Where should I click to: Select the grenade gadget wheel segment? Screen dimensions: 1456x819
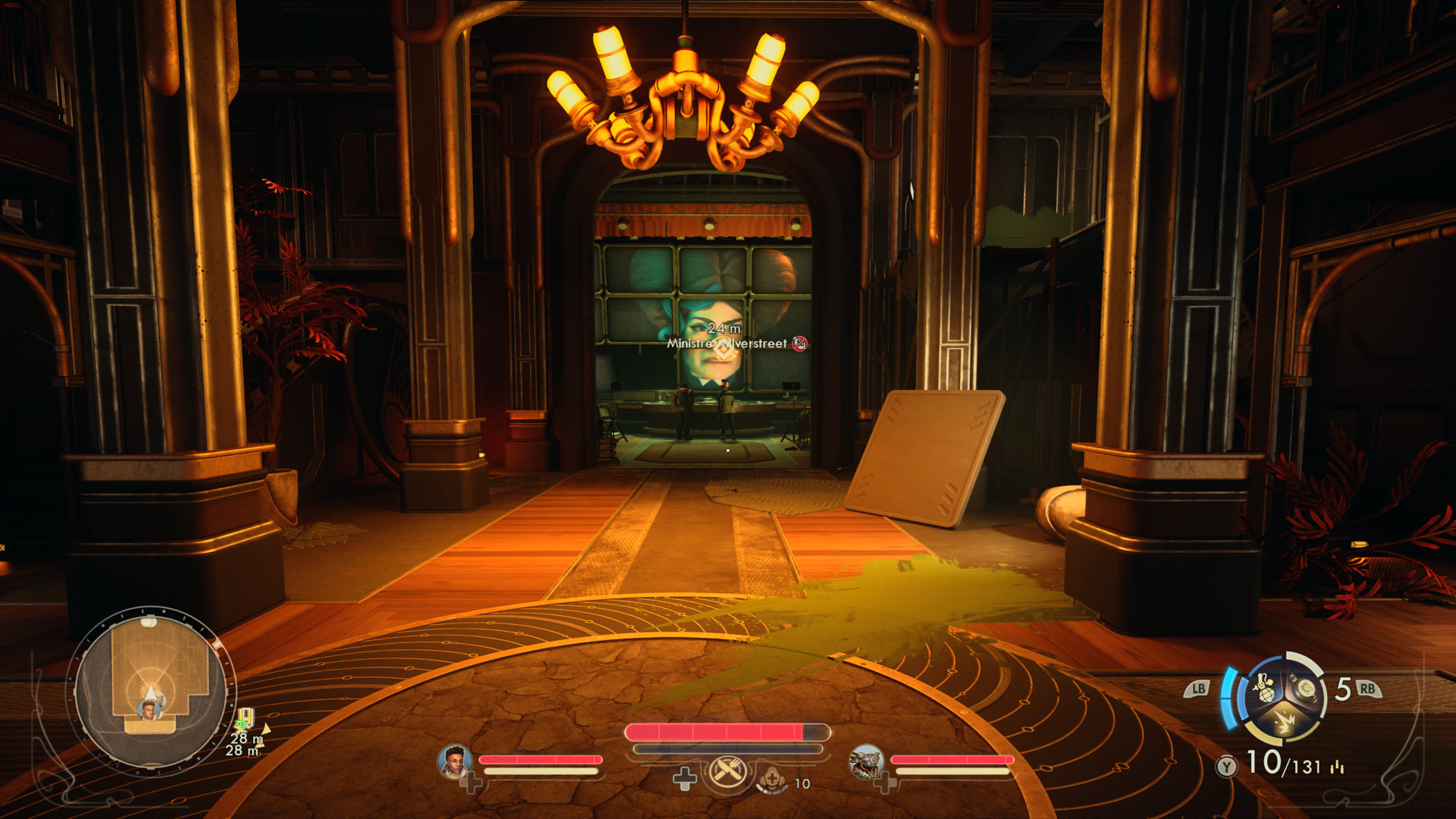pyautogui.click(x=1264, y=689)
